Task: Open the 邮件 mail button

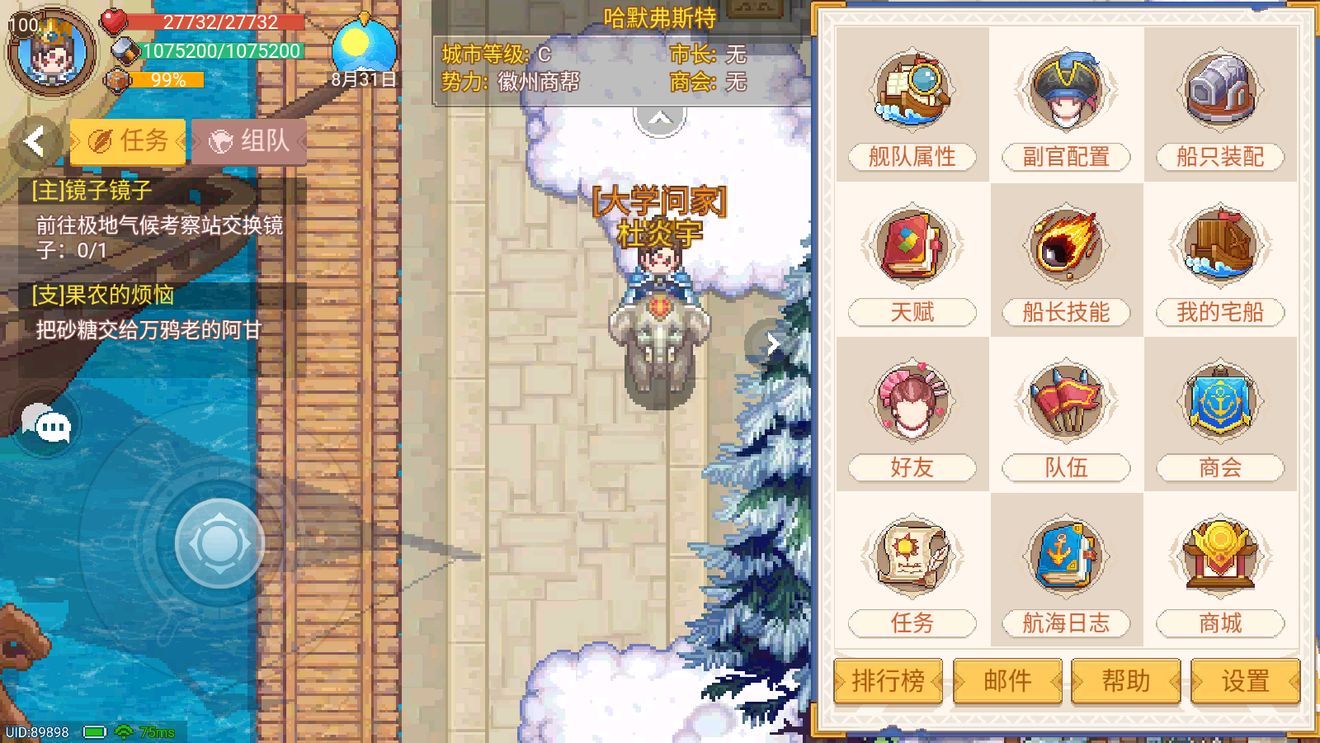Action: pos(1007,681)
